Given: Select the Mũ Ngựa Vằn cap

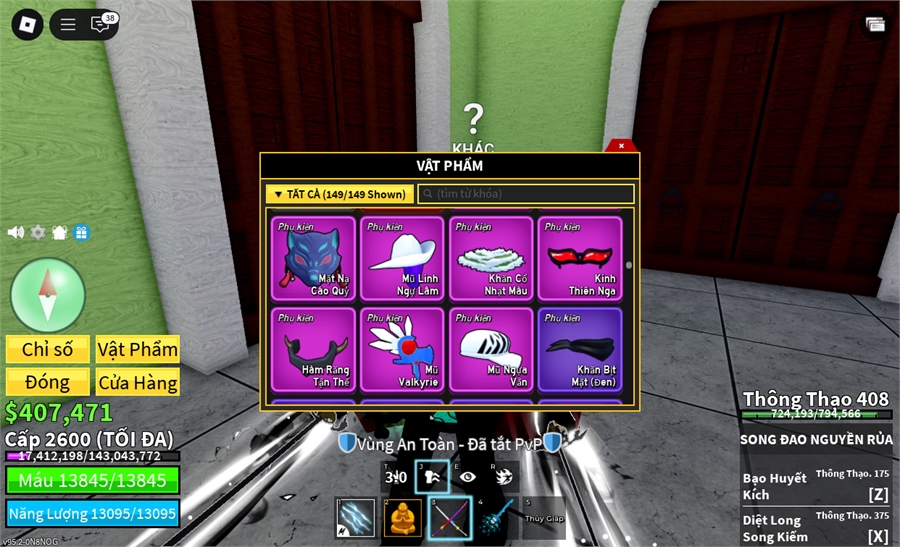Looking at the screenshot, I should coord(491,349).
